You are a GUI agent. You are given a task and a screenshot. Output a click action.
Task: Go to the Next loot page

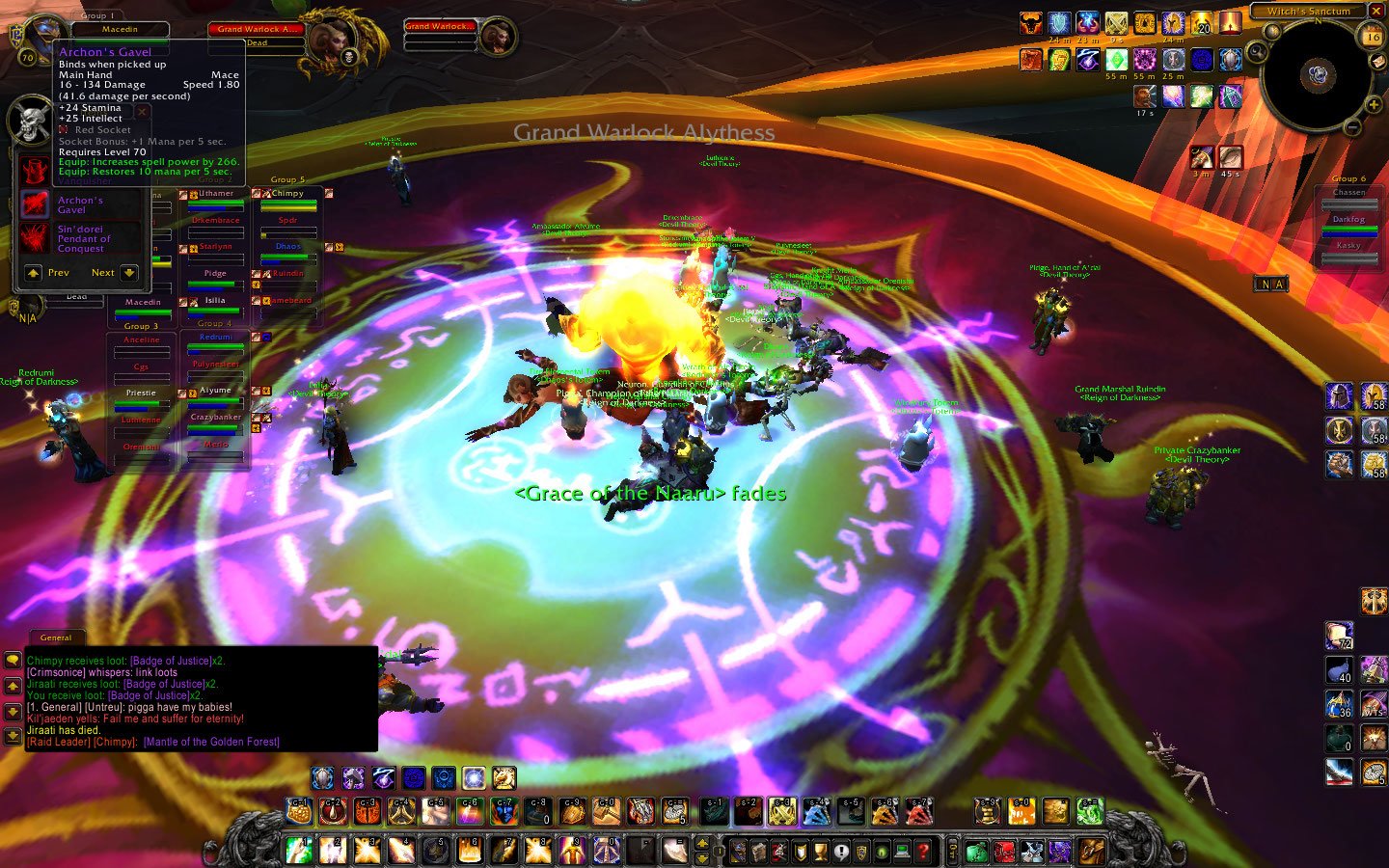pos(128,273)
